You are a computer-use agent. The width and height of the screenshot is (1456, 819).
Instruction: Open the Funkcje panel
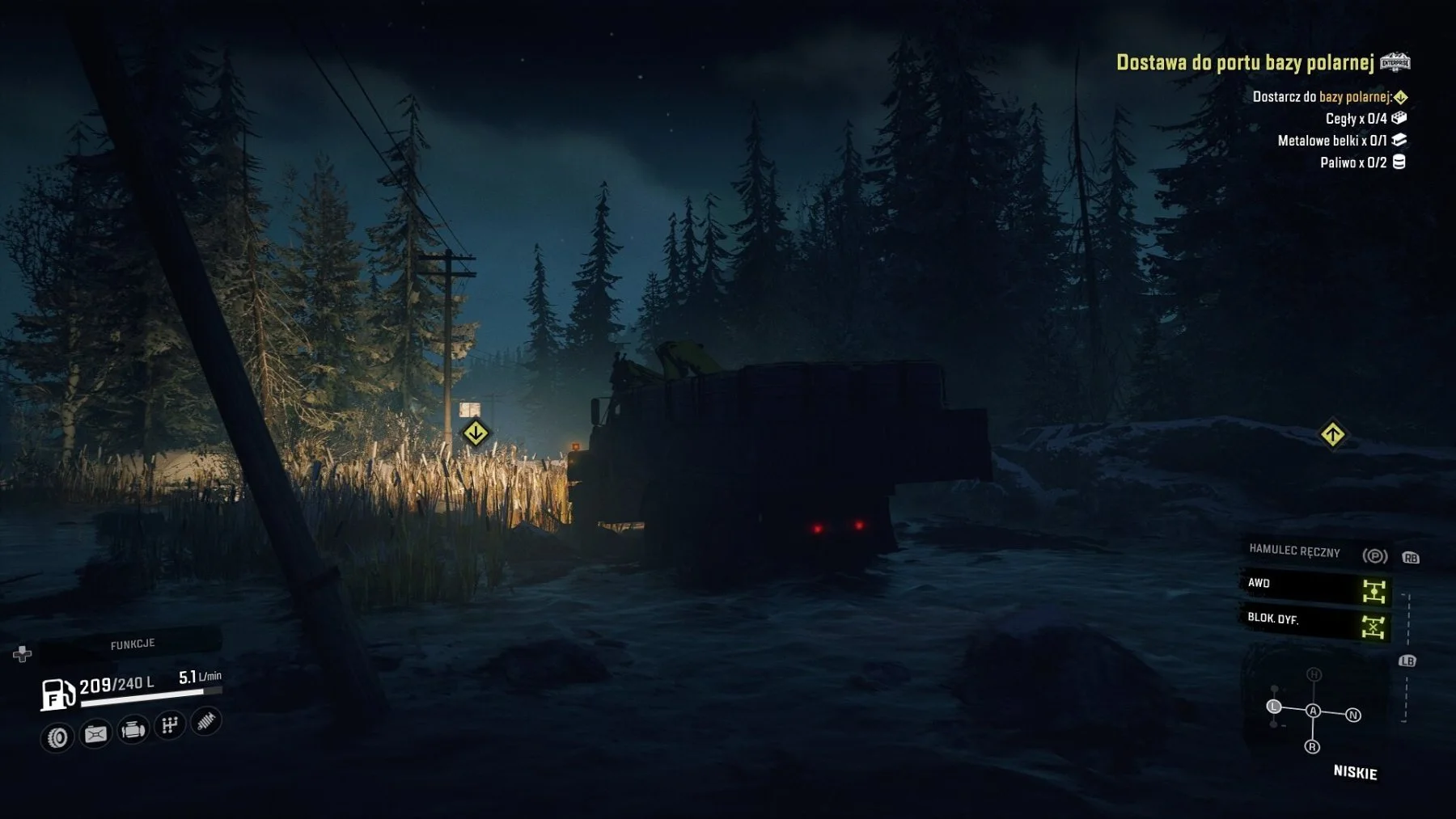(x=132, y=644)
